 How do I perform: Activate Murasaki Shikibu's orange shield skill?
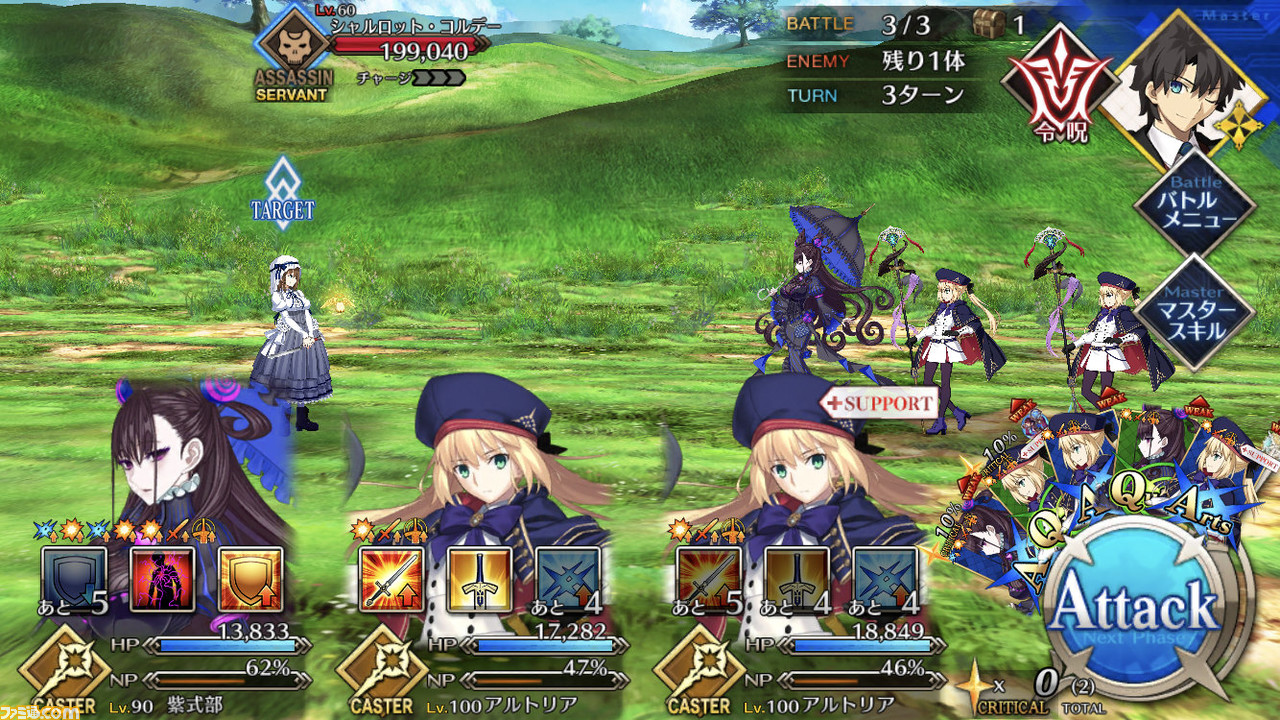tap(250, 579)
